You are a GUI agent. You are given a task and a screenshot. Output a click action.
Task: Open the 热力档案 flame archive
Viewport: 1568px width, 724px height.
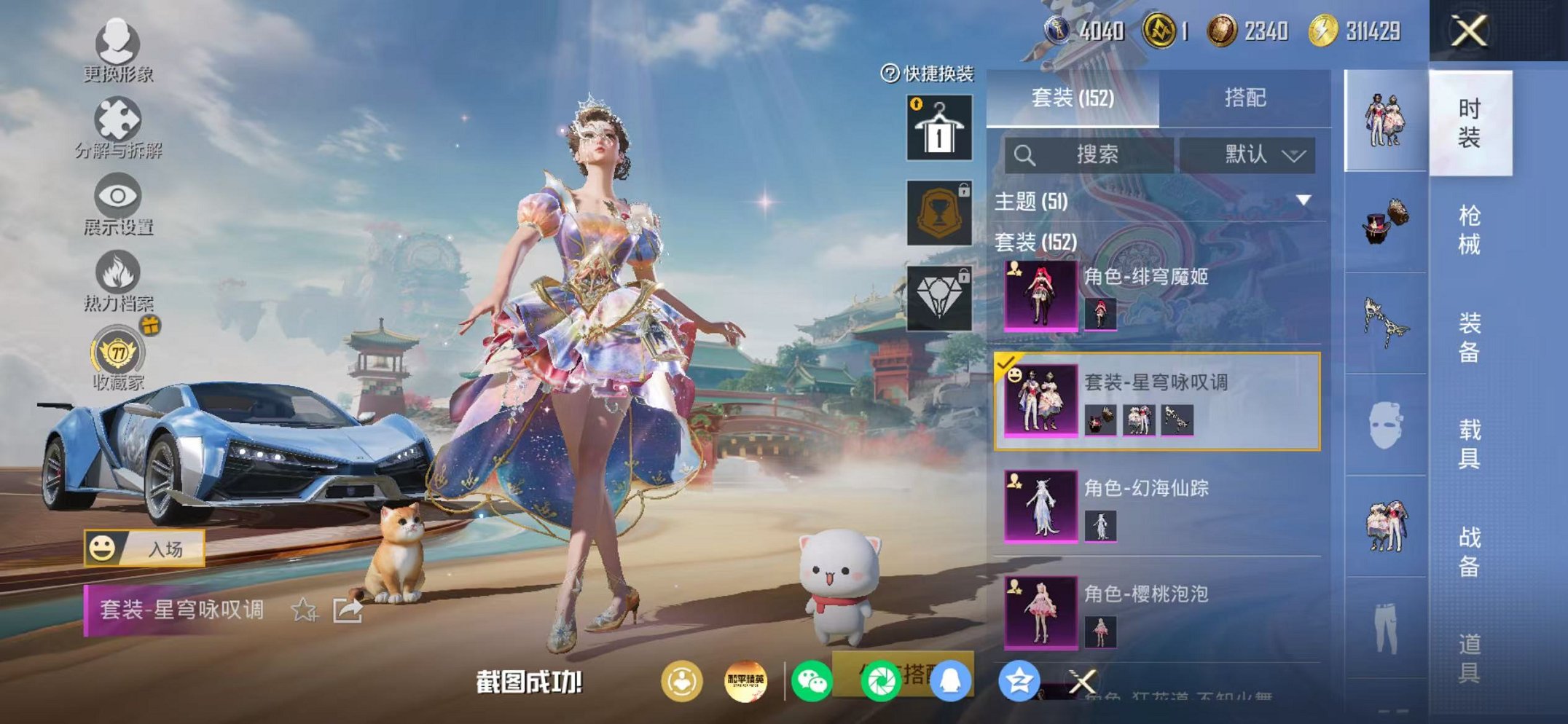coord(117,282)
